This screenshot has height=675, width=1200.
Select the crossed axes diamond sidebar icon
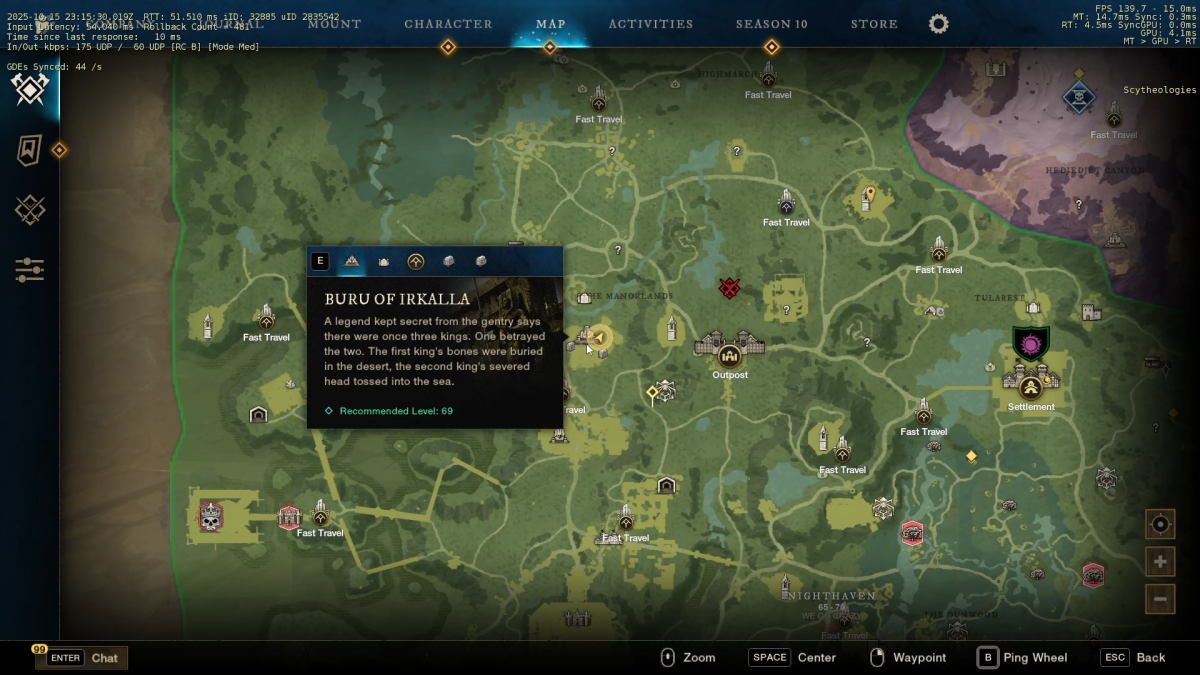coord(30,90)
